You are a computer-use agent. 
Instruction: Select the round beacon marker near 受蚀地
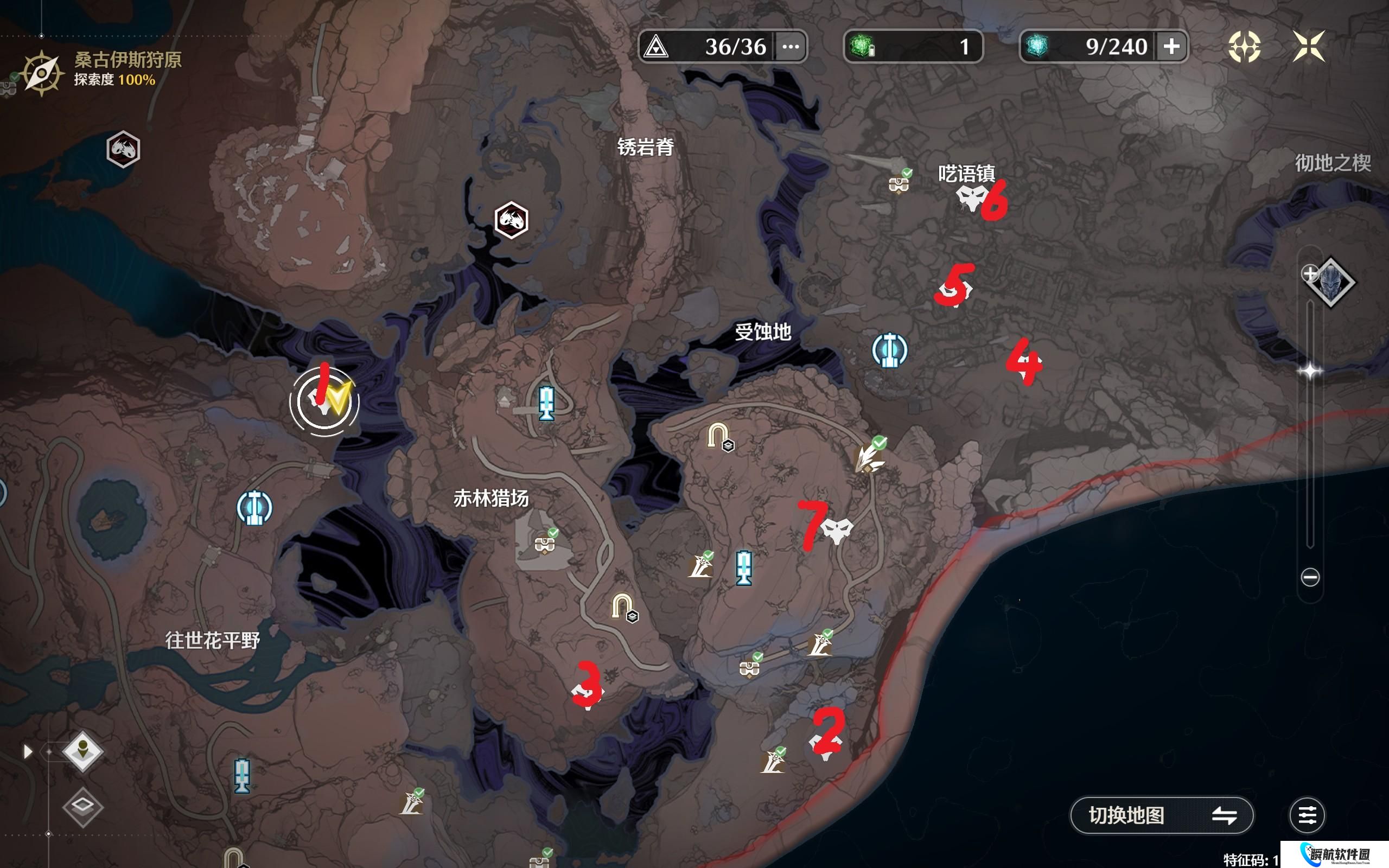pyautogui.click(x=889, y=349)
